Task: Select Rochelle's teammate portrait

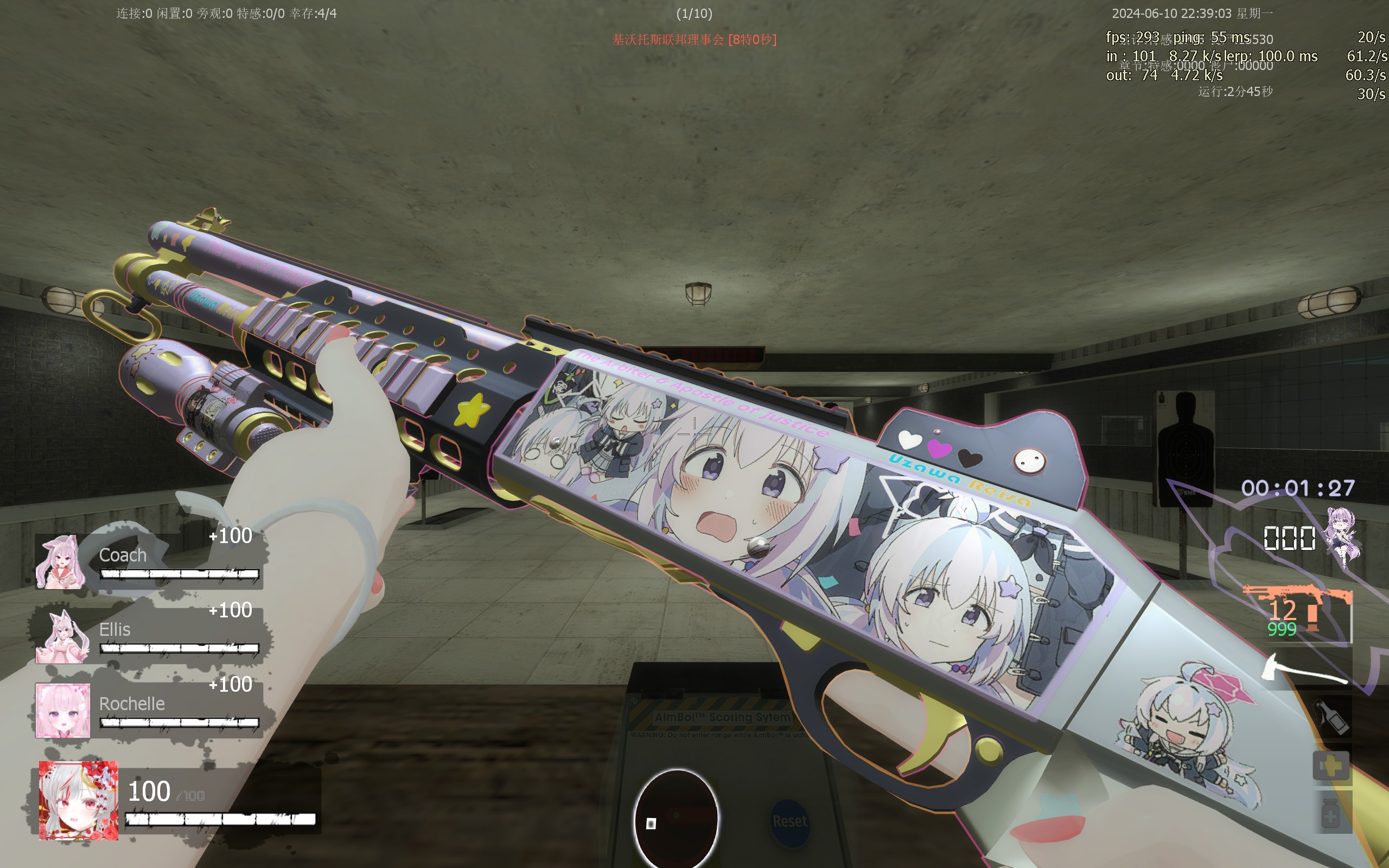Action: (x=63, y=710)
